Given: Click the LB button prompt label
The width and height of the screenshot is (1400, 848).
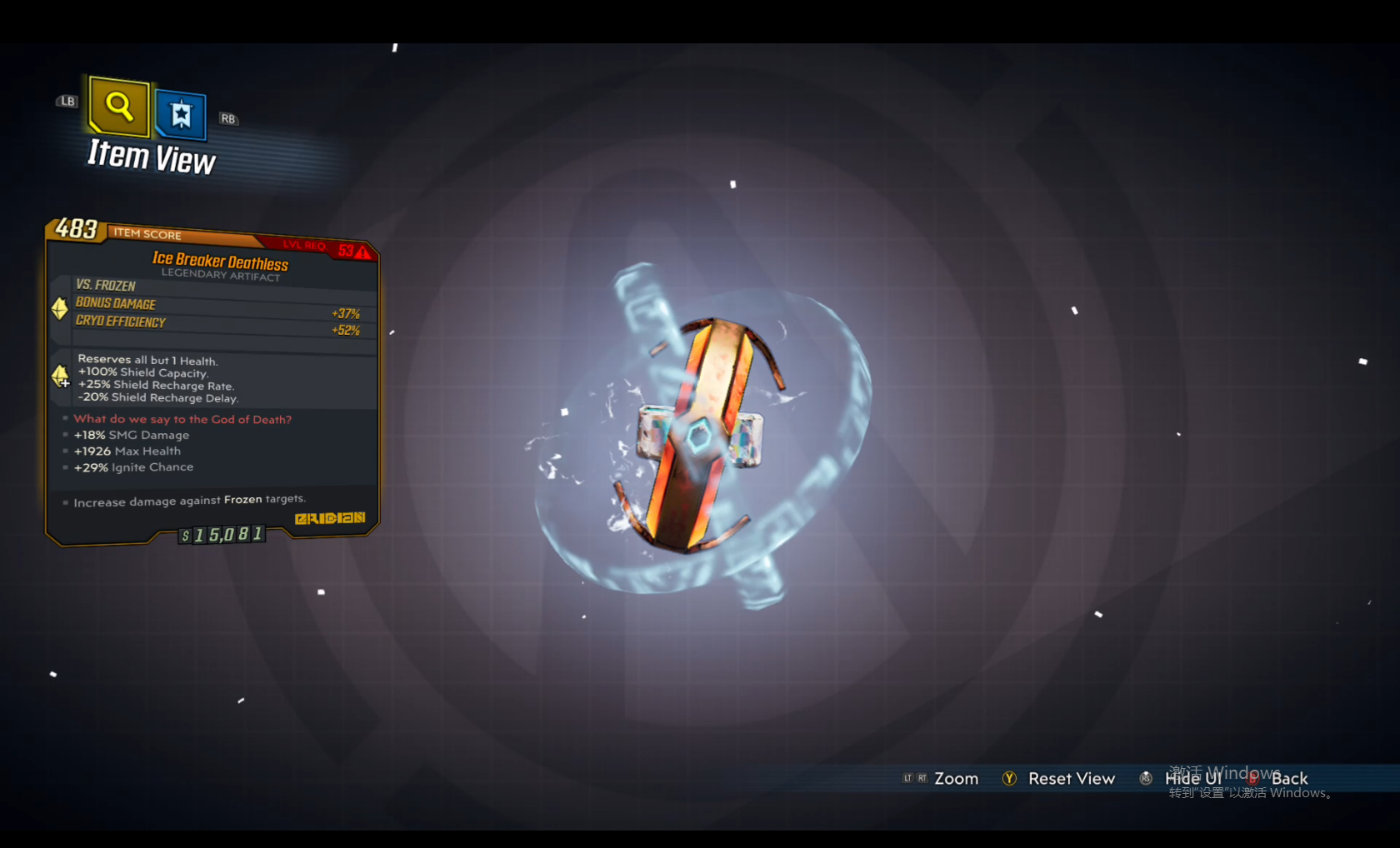Looking at the screenshot, I should [67, 101].
